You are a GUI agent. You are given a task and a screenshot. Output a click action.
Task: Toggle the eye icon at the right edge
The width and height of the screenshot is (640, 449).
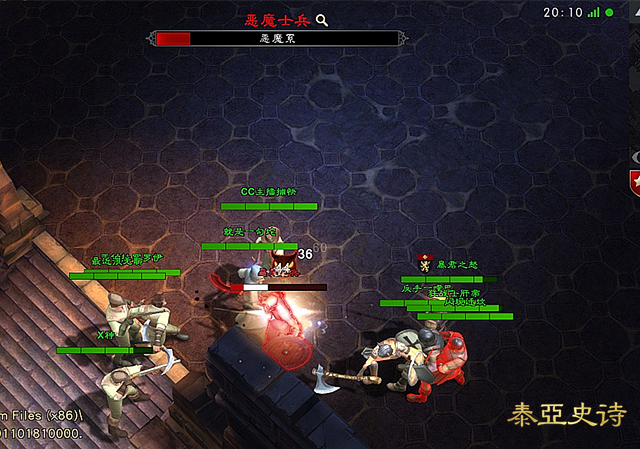pos(635,156)
